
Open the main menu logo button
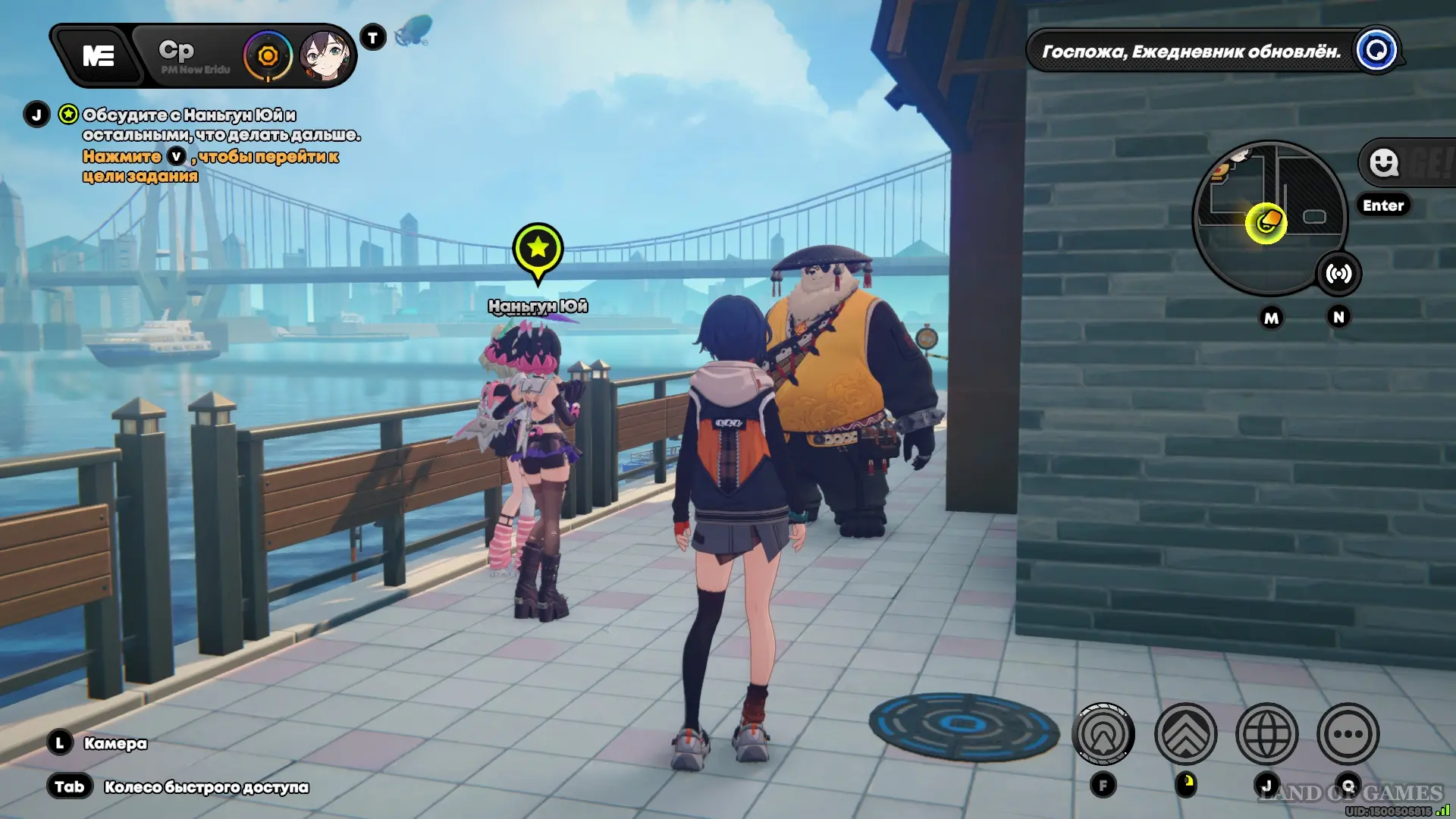99,56
